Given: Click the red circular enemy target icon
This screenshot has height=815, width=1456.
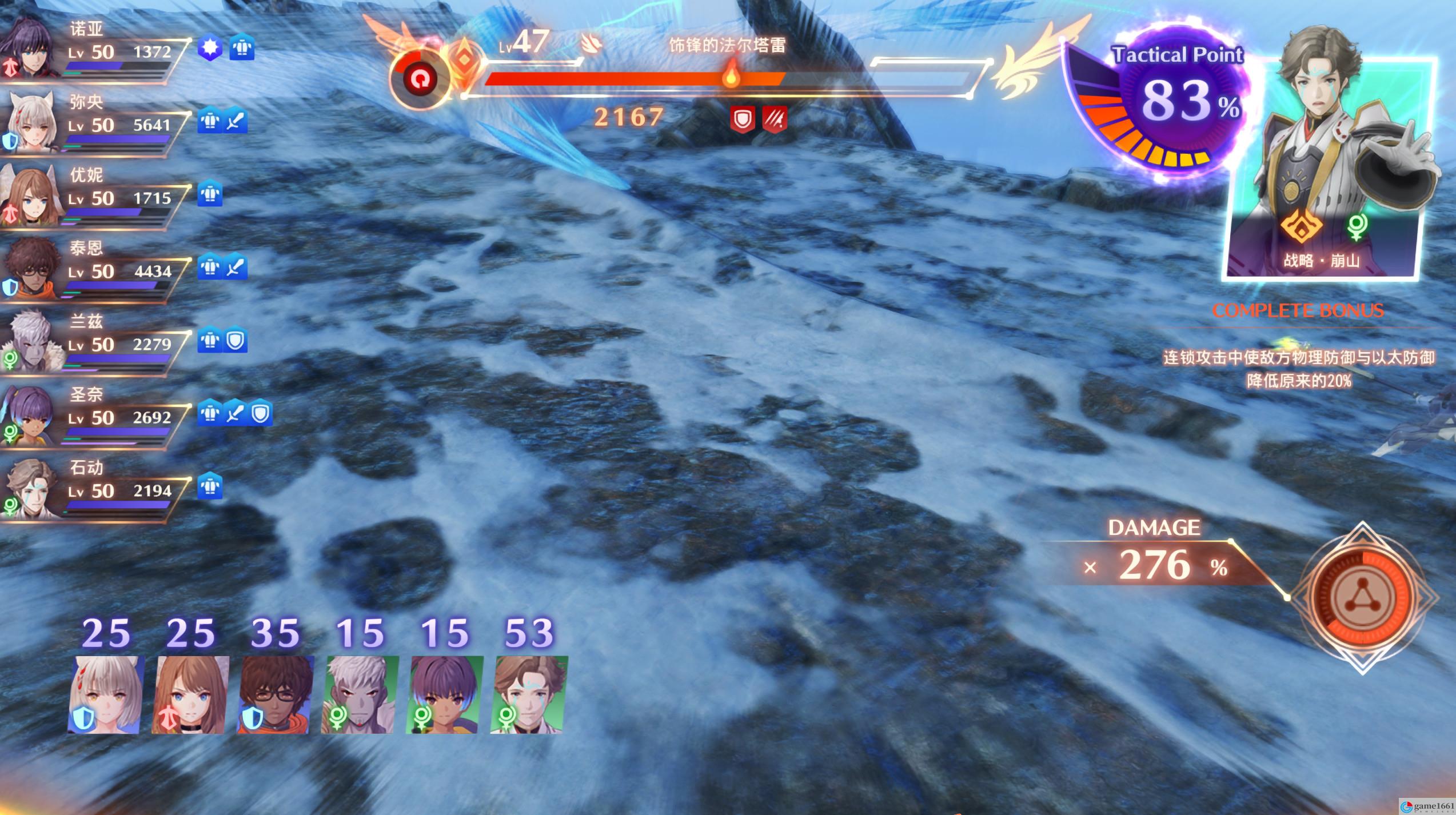Looking at the screenshot, I should 420,81.
